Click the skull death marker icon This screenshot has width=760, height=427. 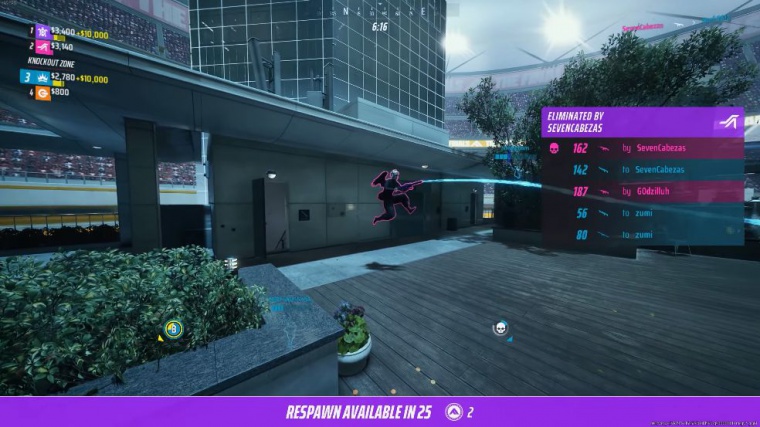pos(500,328)
